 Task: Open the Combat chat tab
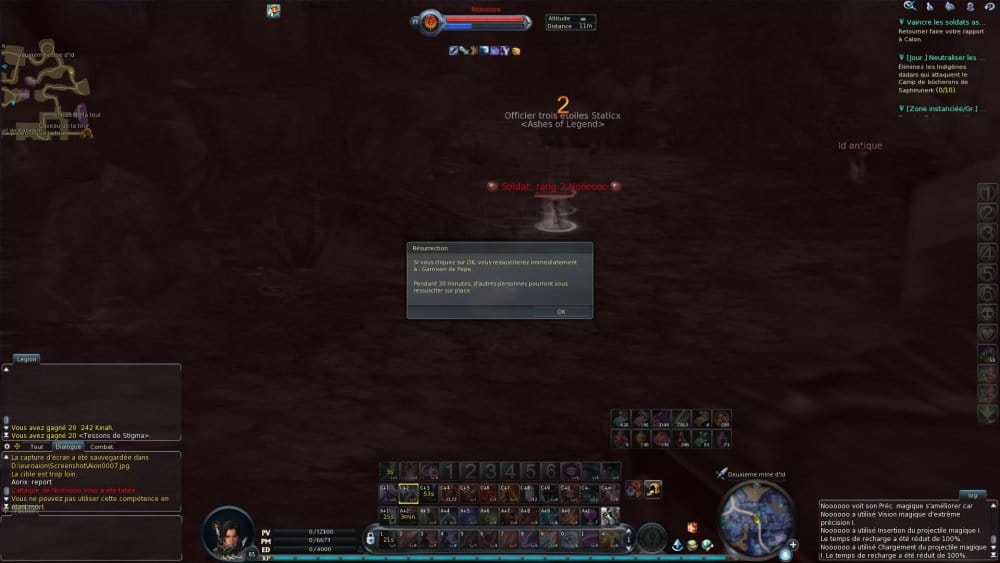click(x=101, y=446)
